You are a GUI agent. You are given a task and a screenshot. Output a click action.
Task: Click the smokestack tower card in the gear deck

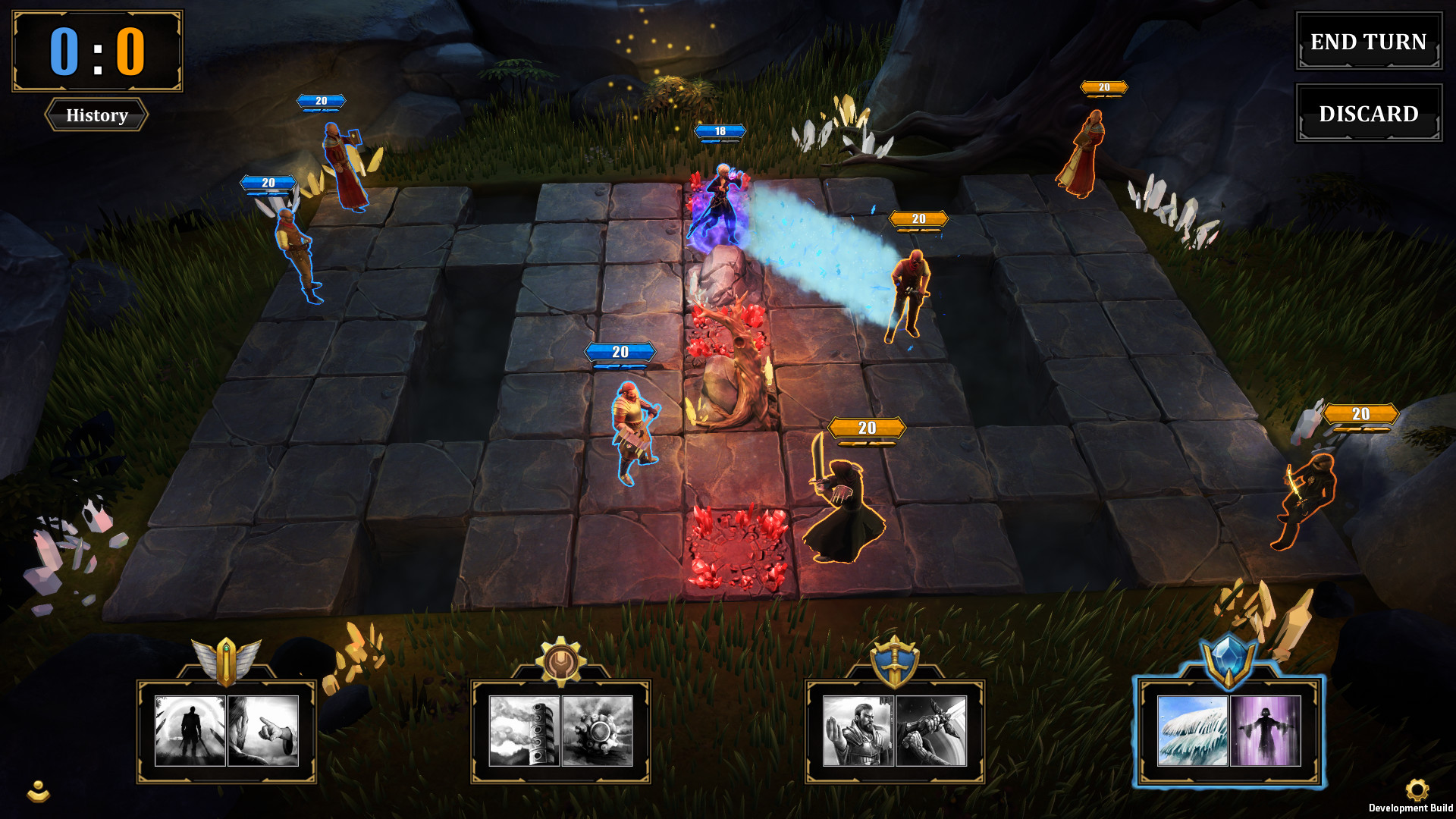[x=525, y=730]
